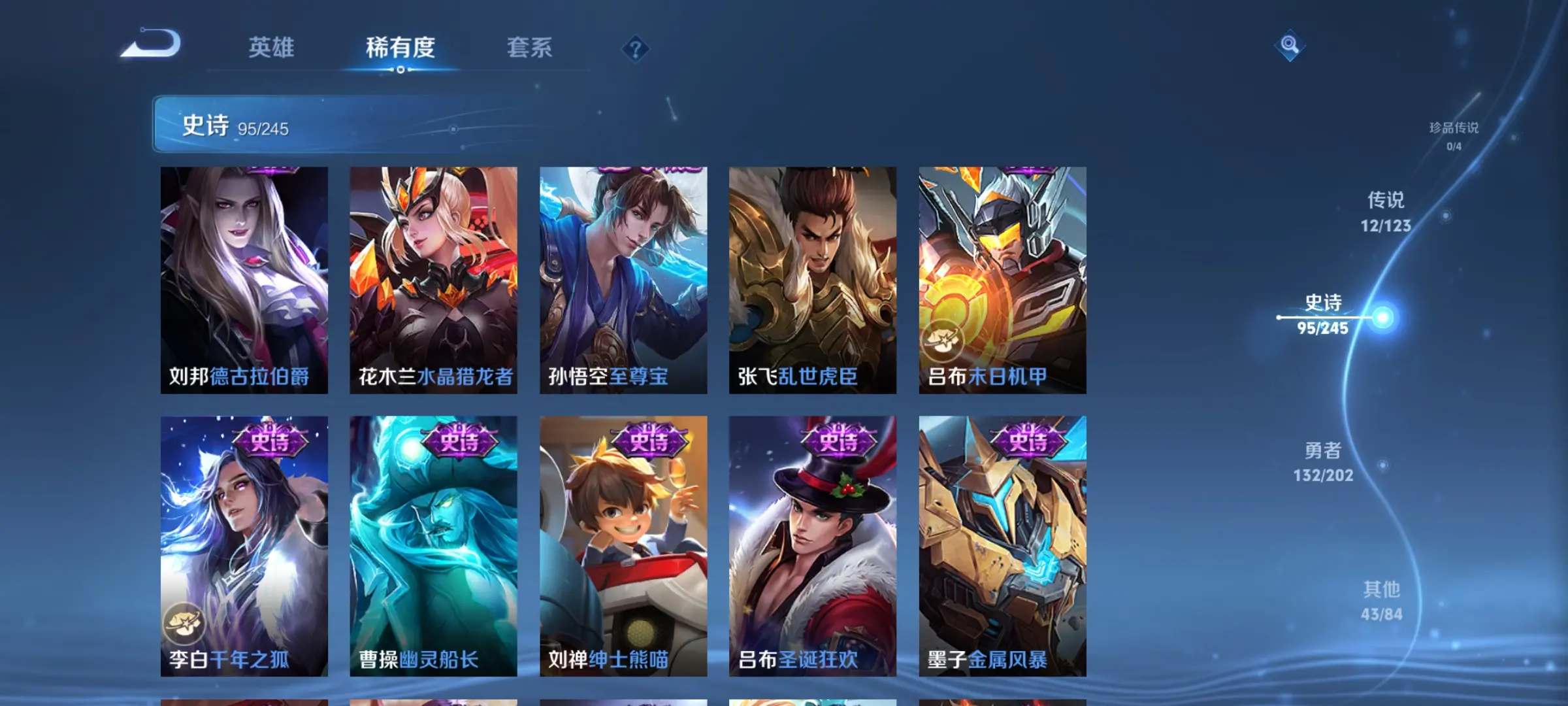Open the skin search magnifier

point(1290,45)
